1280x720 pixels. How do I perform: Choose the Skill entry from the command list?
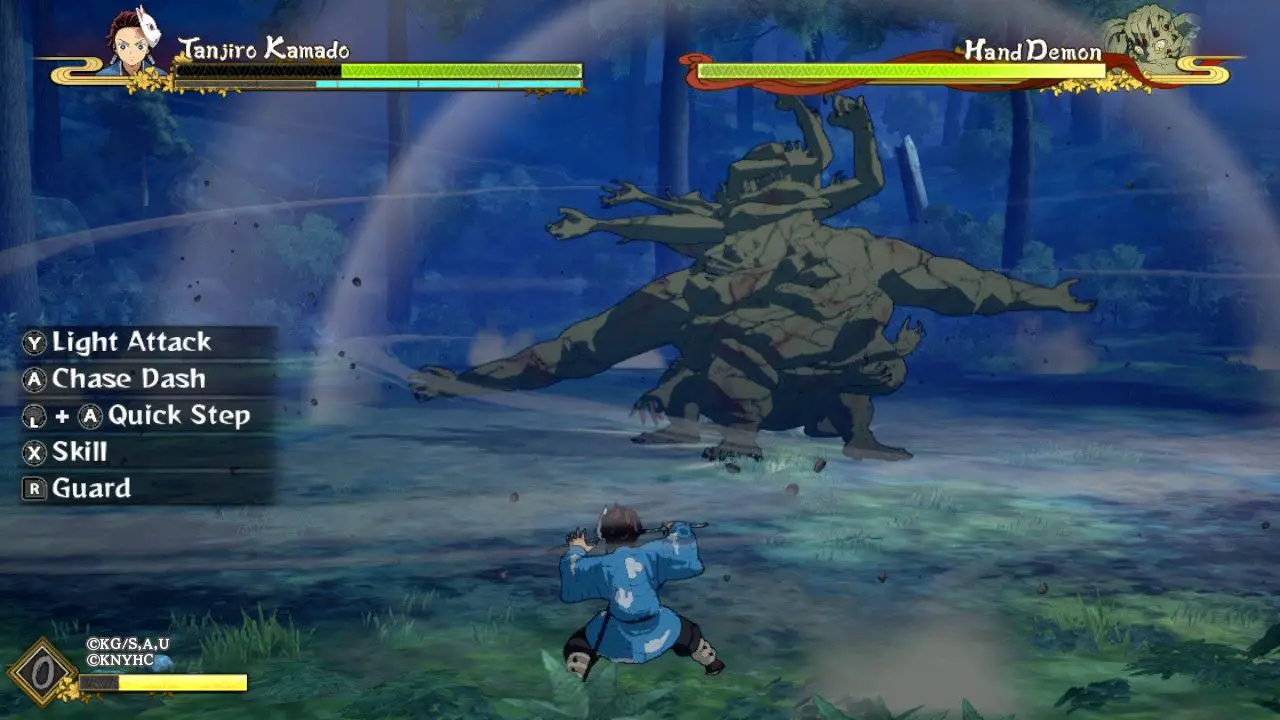tap(80, 452)
